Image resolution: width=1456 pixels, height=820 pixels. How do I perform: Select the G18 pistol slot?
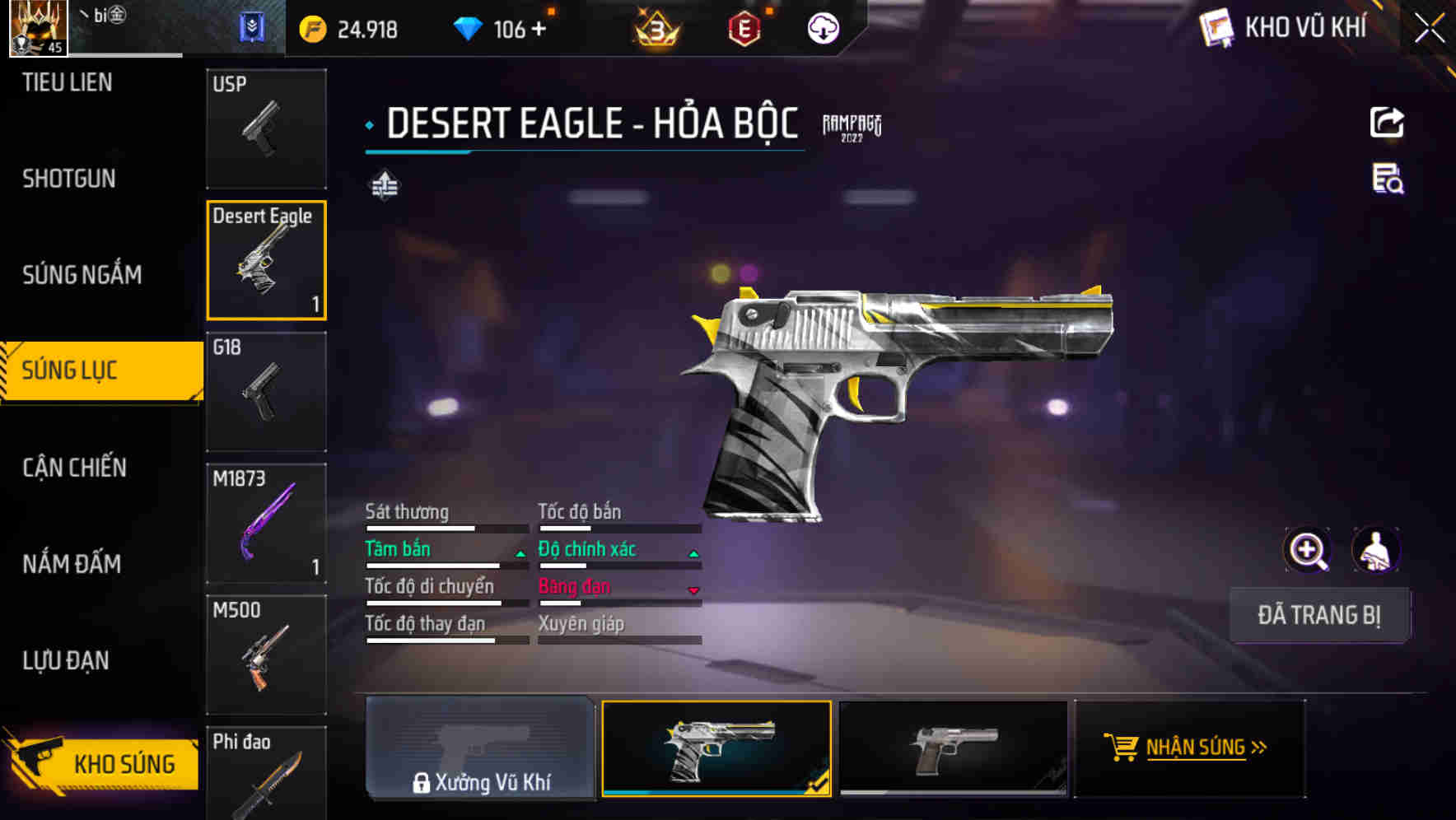click(x=266, y=392)
